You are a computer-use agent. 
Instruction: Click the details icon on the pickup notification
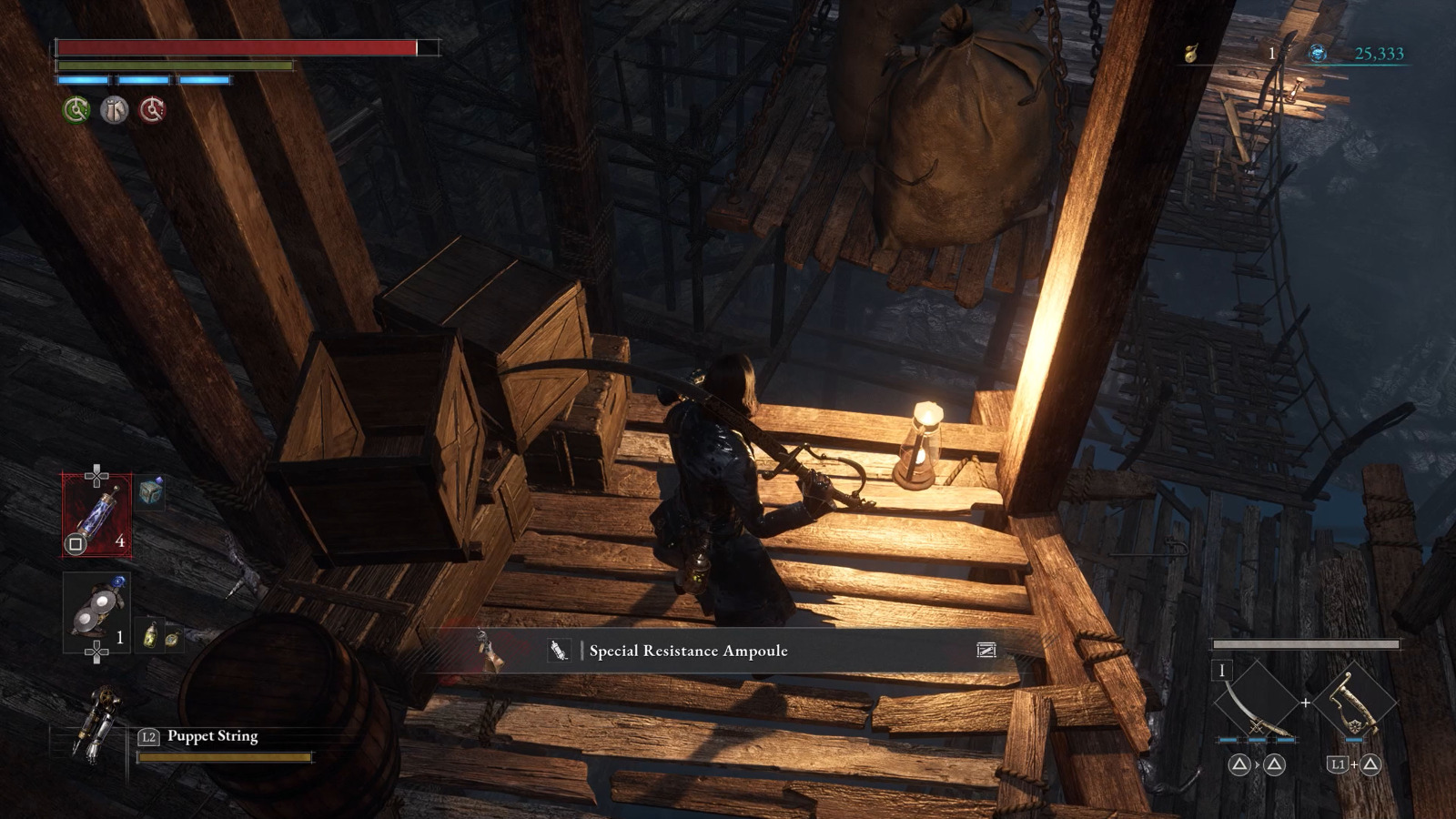coord(986,650)
